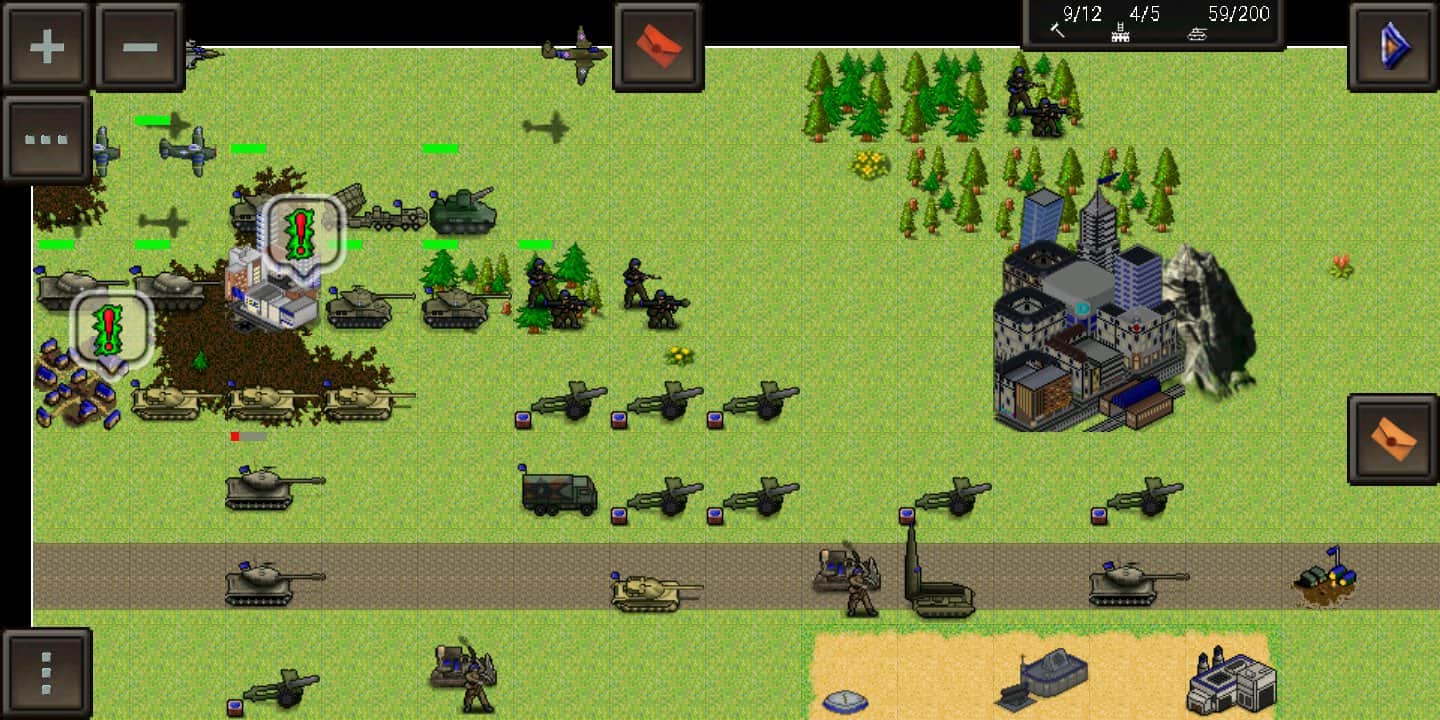Tap the zoom-out minus icon
The width and height of the screenshot is (1440, 720).
tap(139, 43)
